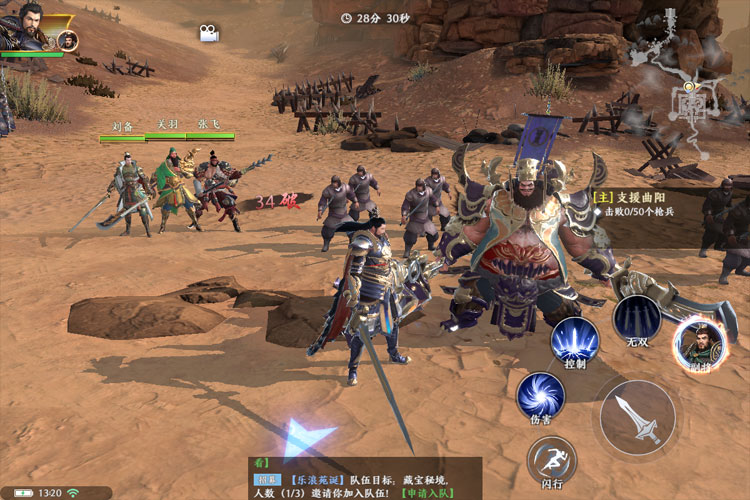This screenshot has width=750, height=500.
Task: Select the small lieutenant portrait by the avatar
Action: point(68,40)
